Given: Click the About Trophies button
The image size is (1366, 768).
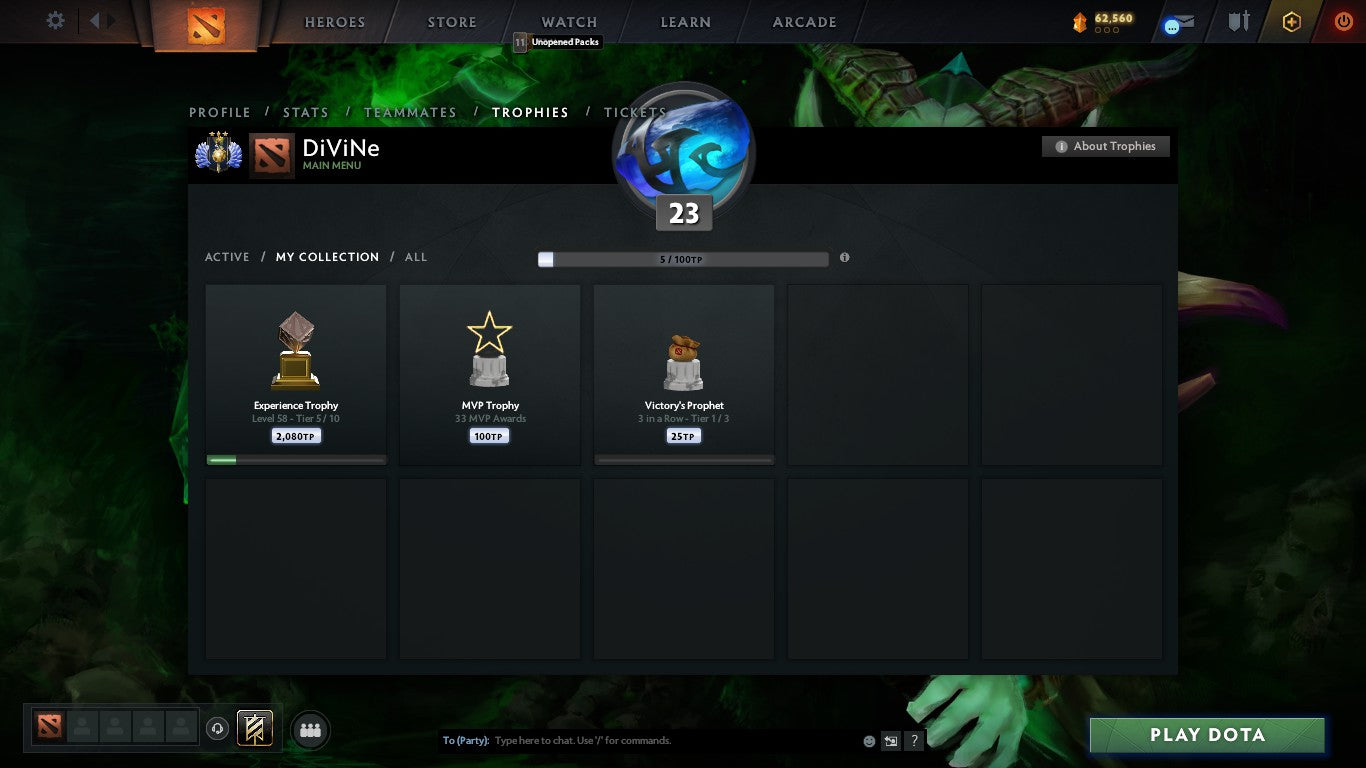Looking at the screenshot, I should click(x=1105, y=146).
